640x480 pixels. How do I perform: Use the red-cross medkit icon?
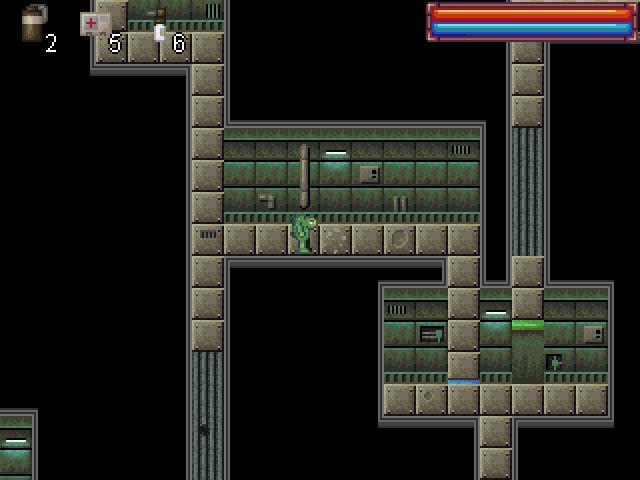93,24
